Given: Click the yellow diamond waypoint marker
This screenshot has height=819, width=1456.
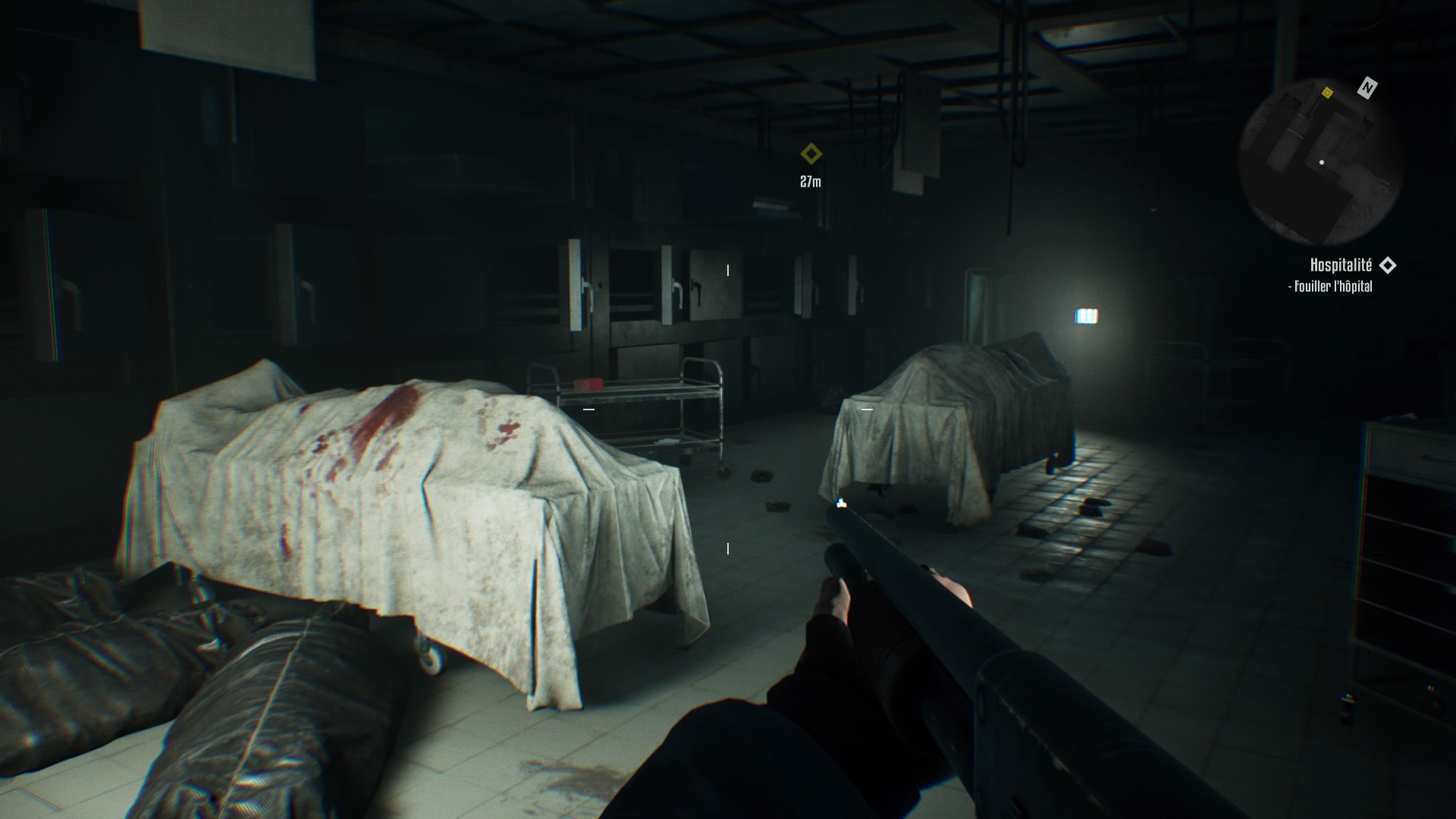Looking at the screenshot, I should 811,155.
